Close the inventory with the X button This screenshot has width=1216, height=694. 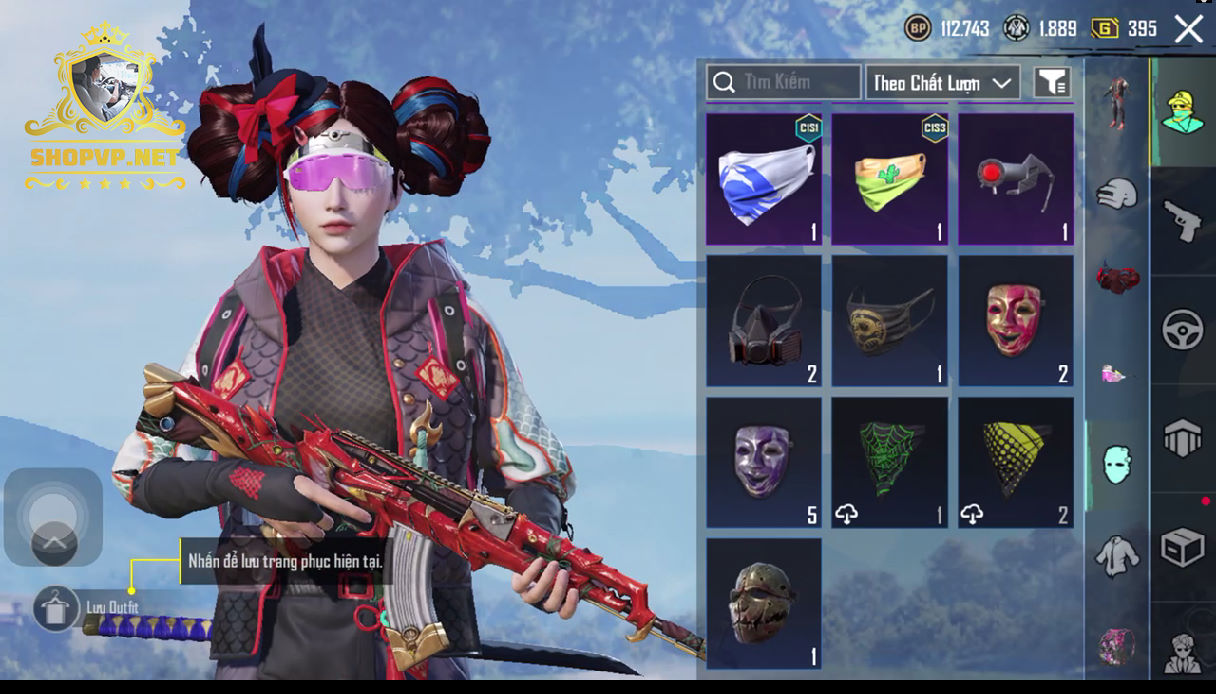[1188, 29]
